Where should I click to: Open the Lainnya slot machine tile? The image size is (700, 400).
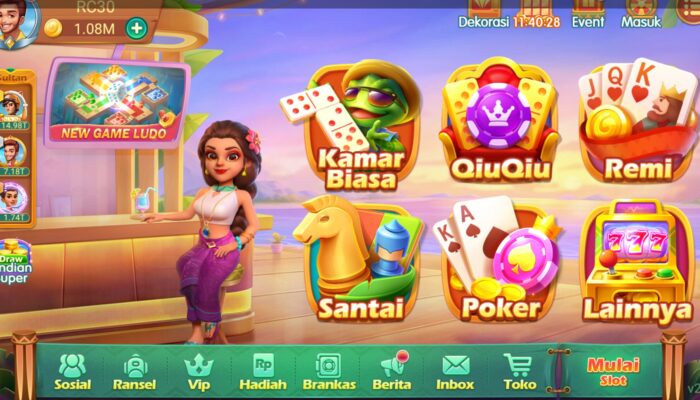point(637,262)
